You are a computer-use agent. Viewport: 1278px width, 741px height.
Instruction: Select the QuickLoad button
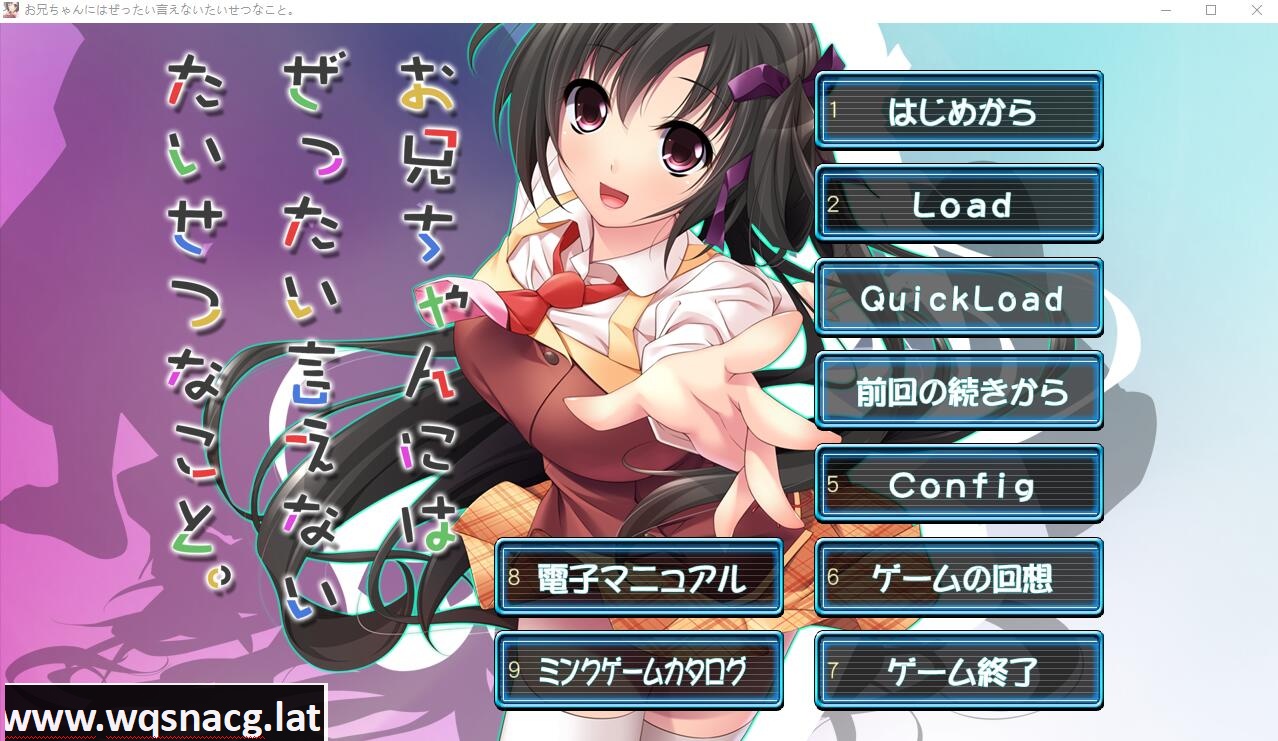pyautogui.click(x=959, y=298)
